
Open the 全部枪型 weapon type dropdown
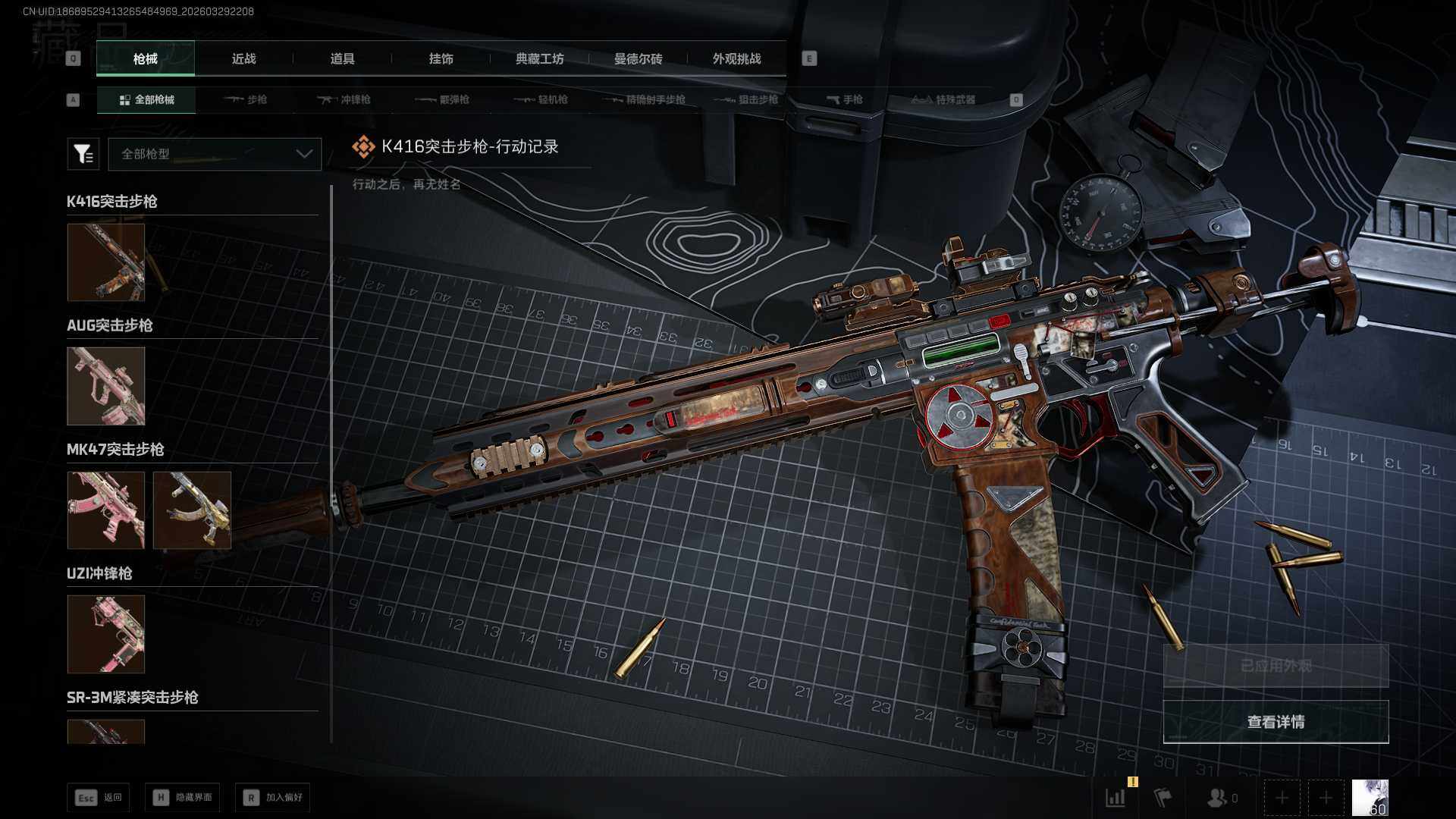pyautogui.click(x=215, y=154)
